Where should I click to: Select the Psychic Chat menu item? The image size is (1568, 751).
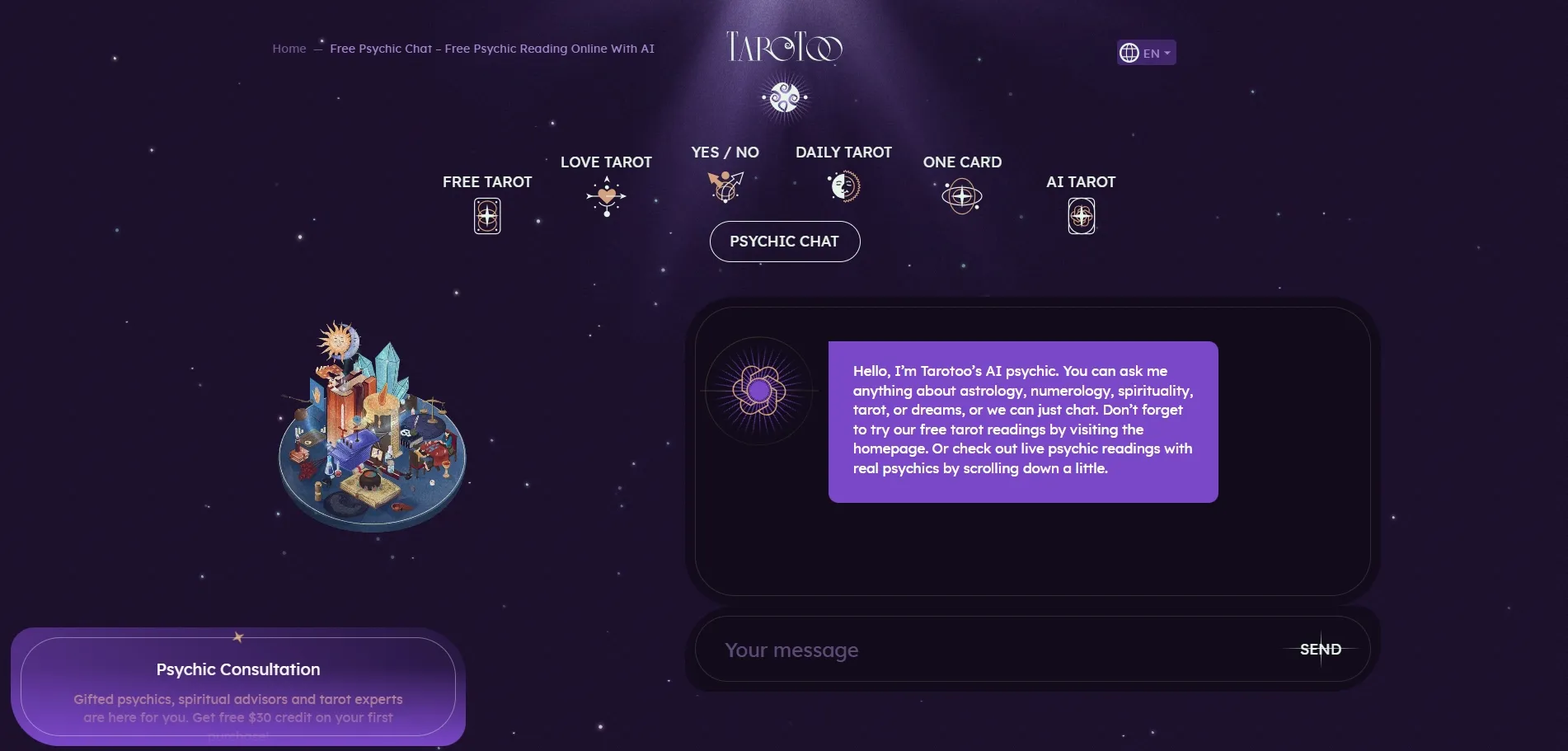tap(783, 241)
